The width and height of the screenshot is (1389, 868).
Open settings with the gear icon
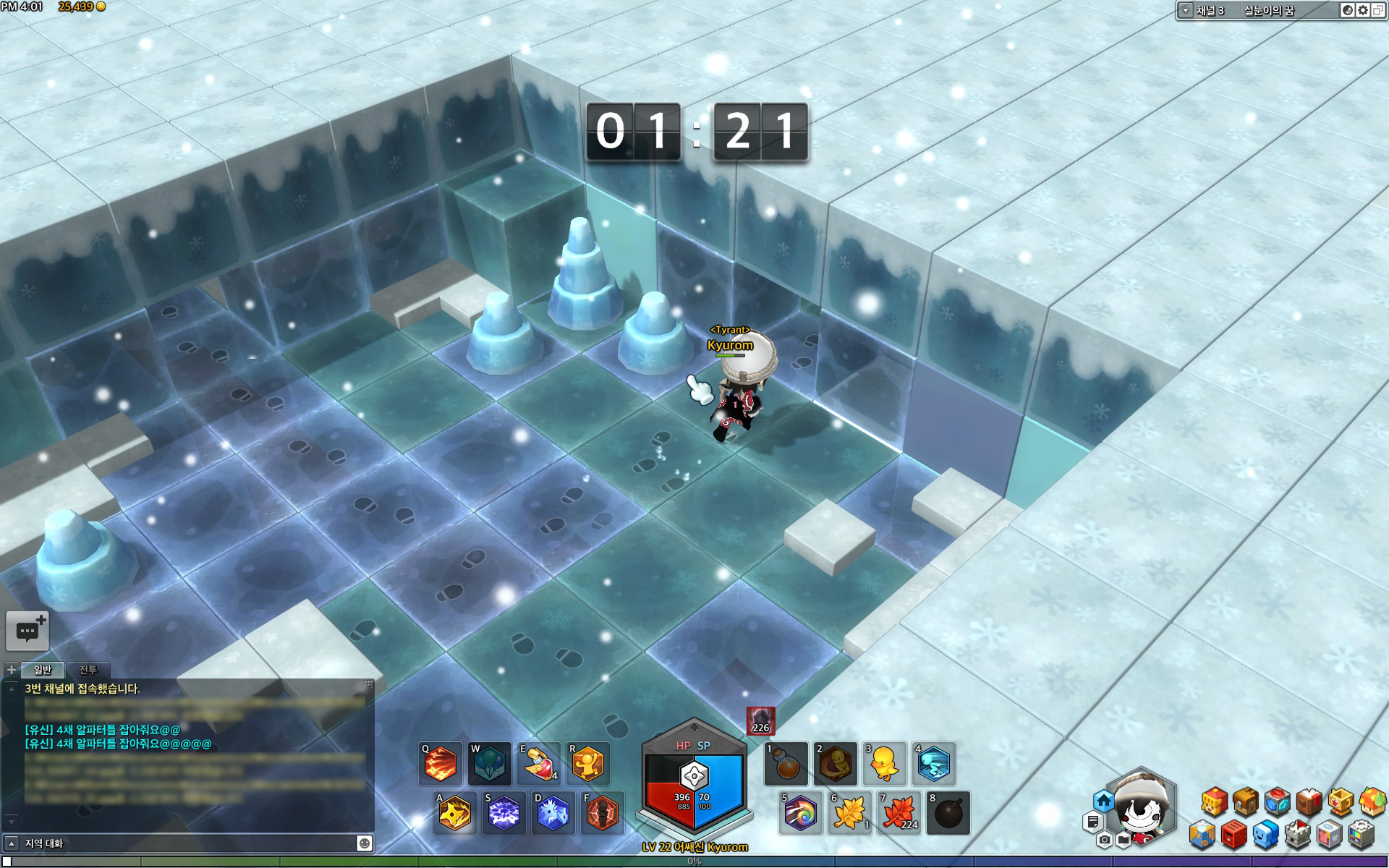click(x=1363, y=10)
